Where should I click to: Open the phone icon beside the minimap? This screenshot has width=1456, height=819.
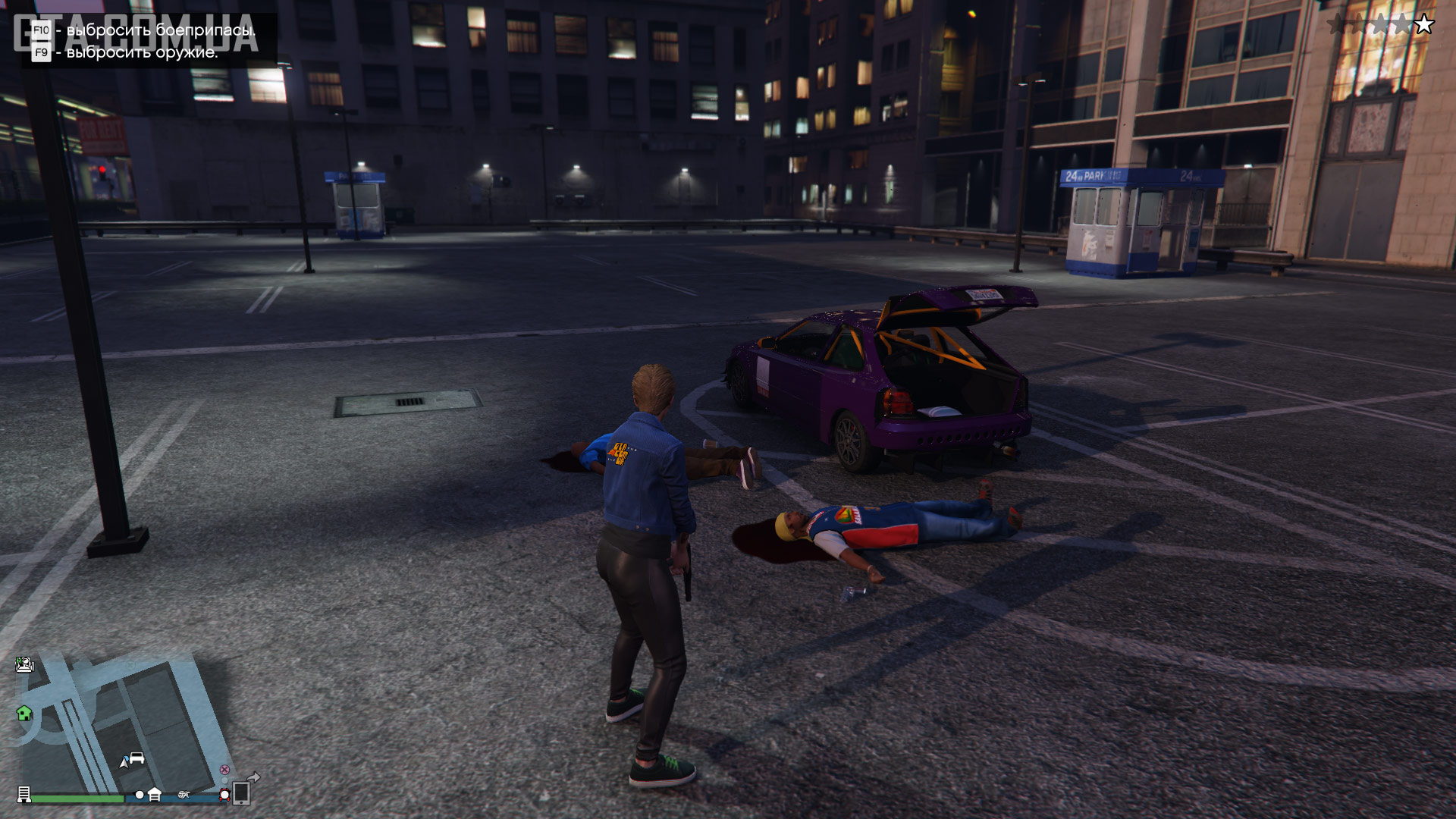241,793
